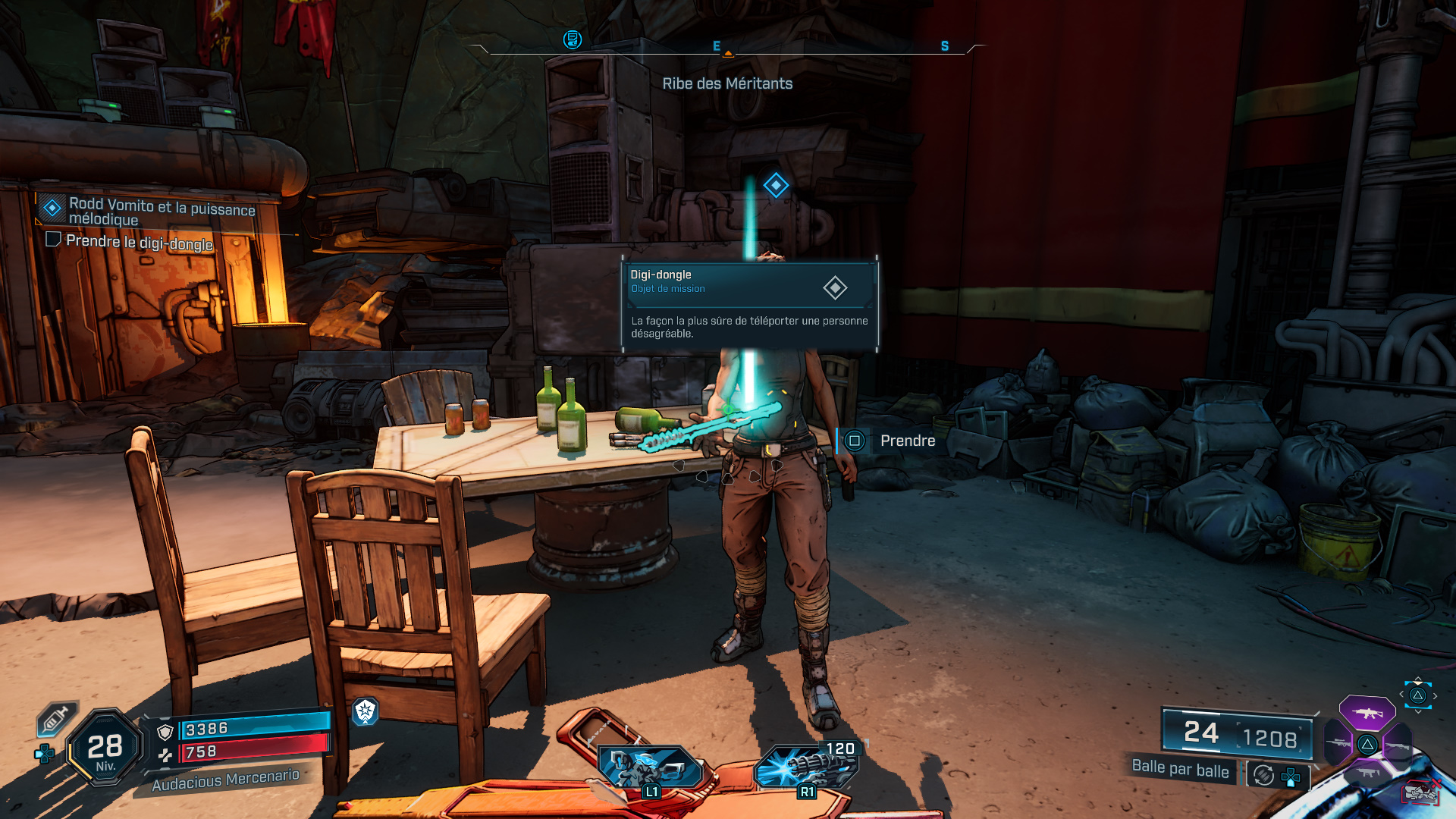Screen dimensions: 1456x819
Task: Open the level 28 character badge
Action: click(105, 748)
